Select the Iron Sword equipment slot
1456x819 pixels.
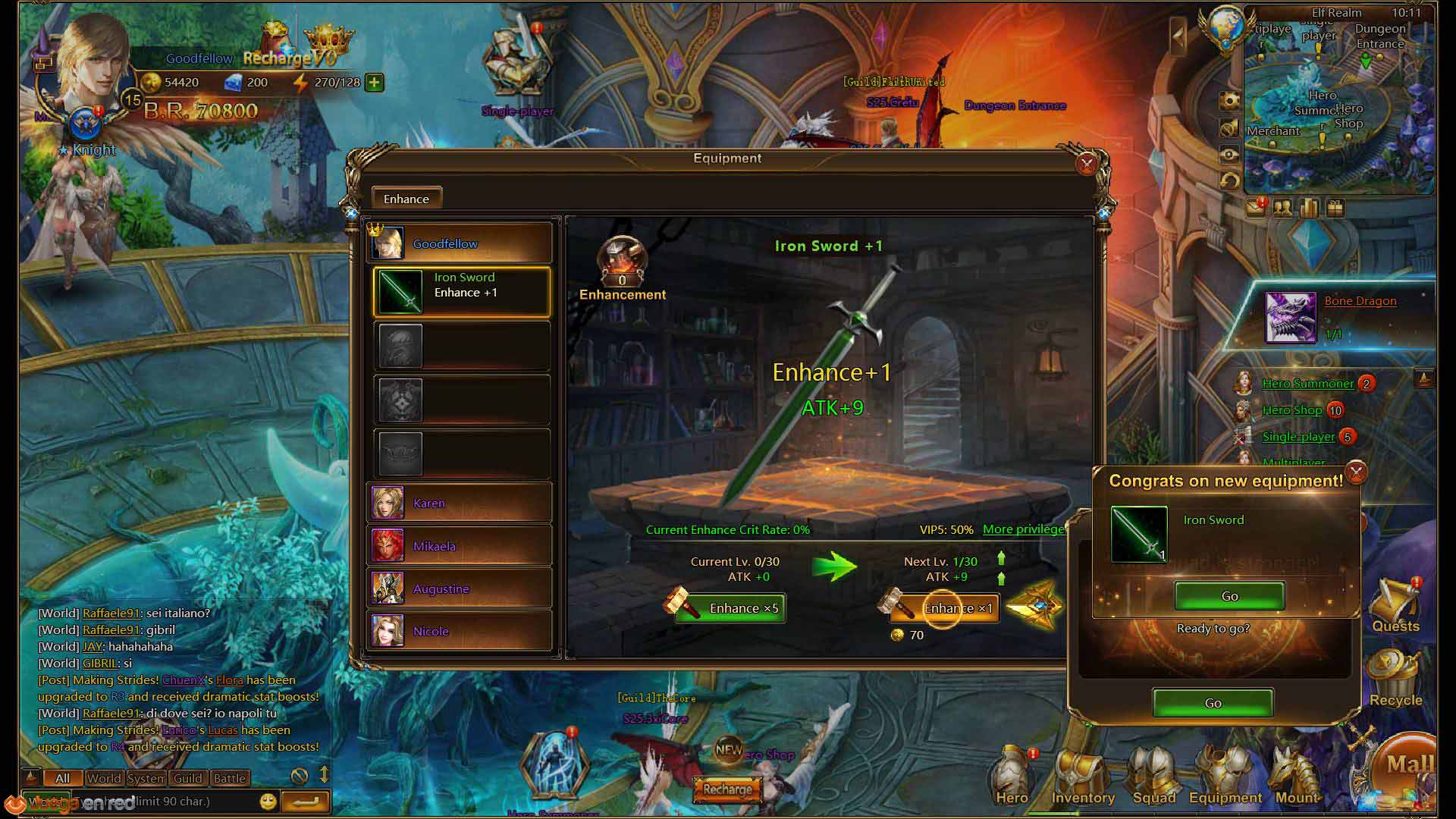462,291
